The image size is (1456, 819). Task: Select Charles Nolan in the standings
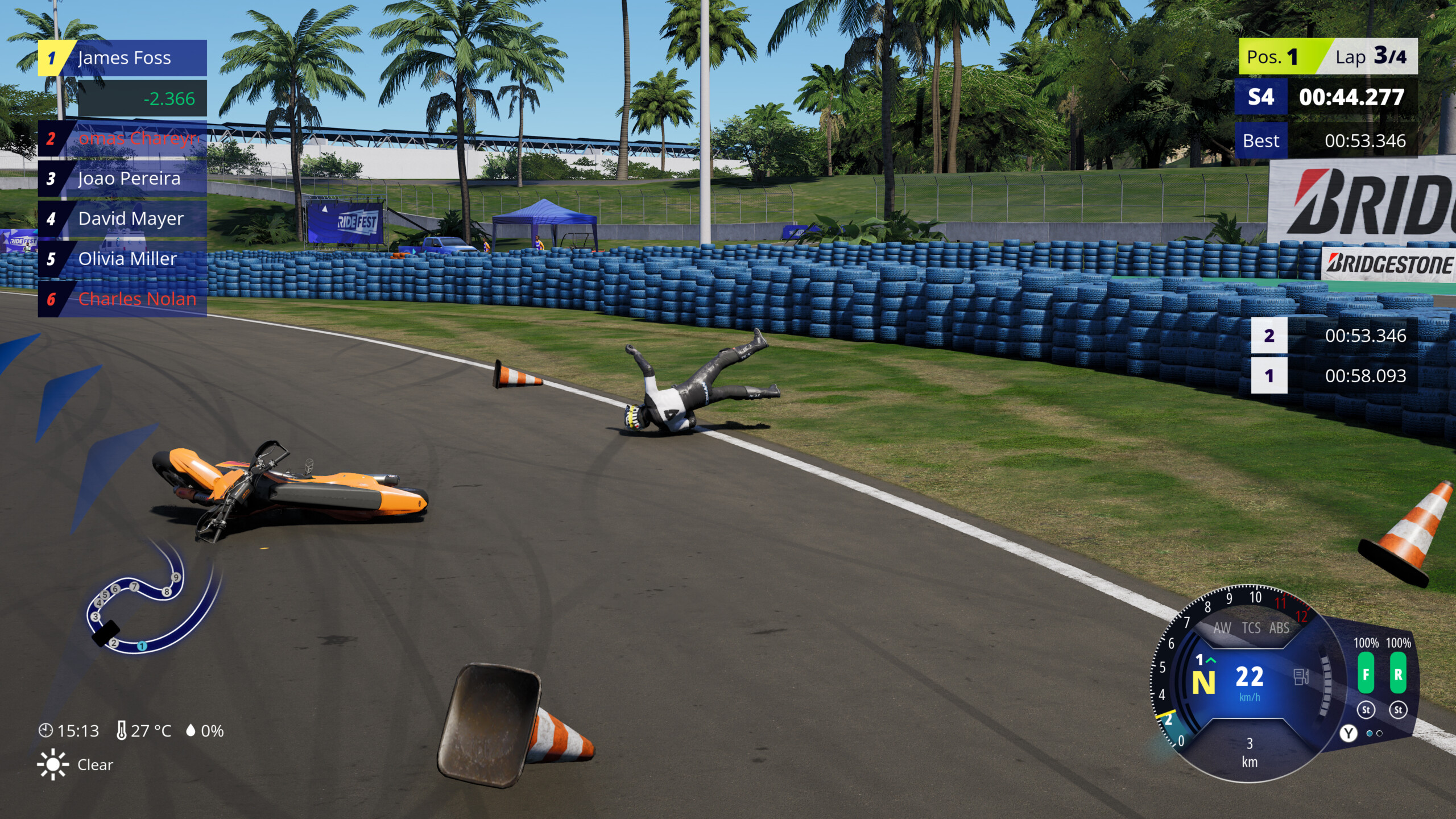coord(123,299)
